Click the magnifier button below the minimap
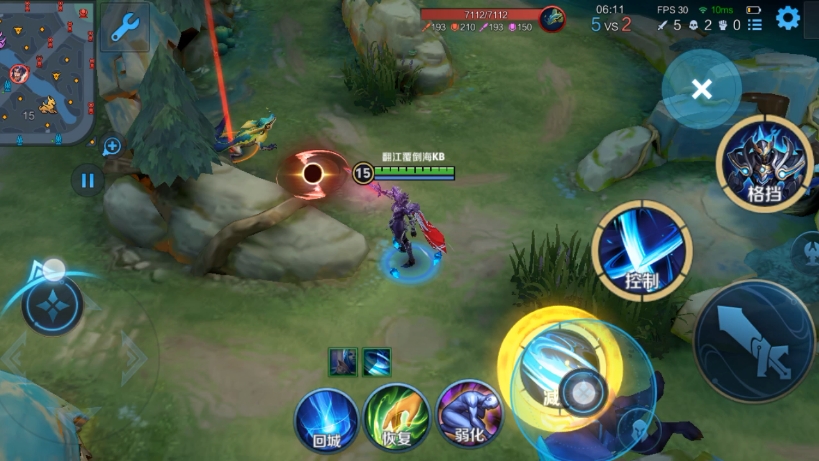Viewport: 819px width, 461px height. tap(112, 147)
